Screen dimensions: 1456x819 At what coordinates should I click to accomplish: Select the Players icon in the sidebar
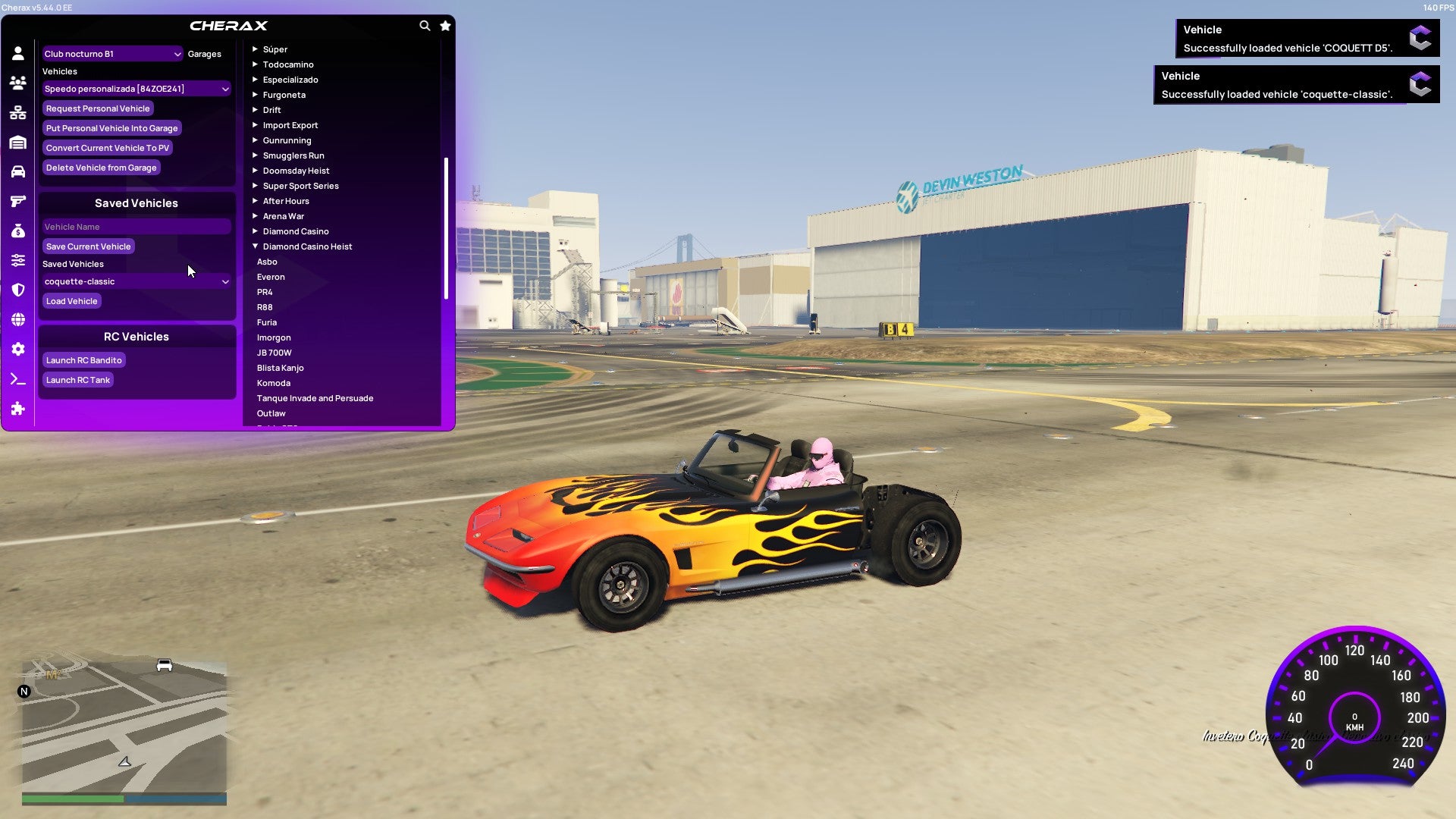(18, 83)
